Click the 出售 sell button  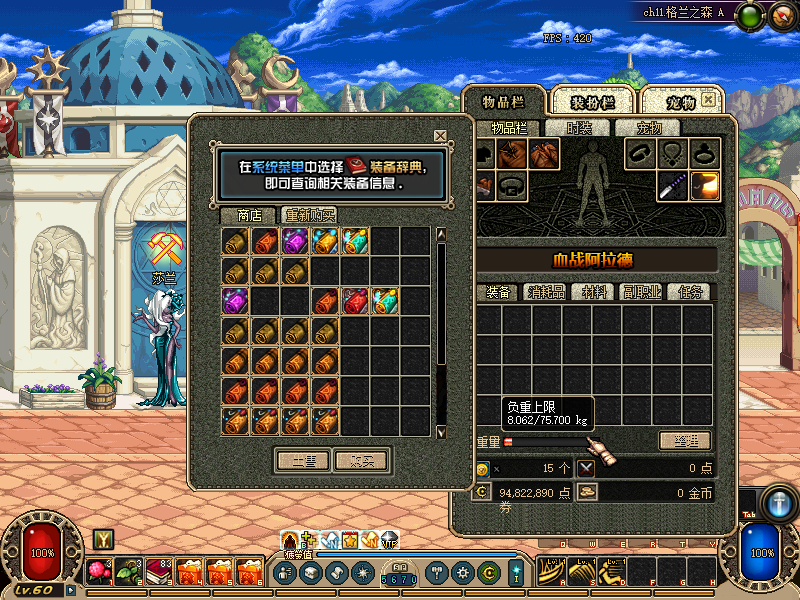(303, 460)
